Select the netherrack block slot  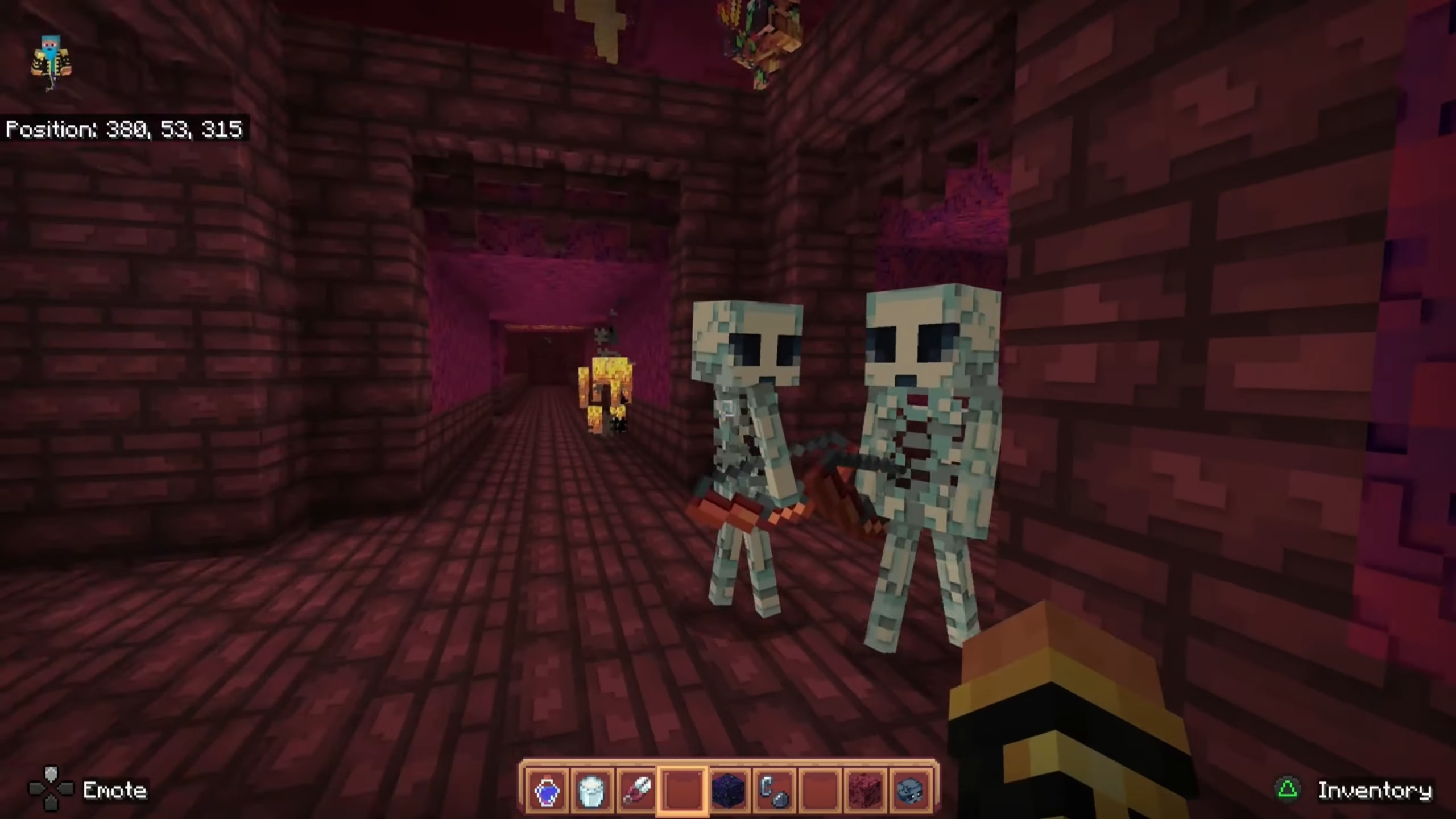(x=865, y=790)
